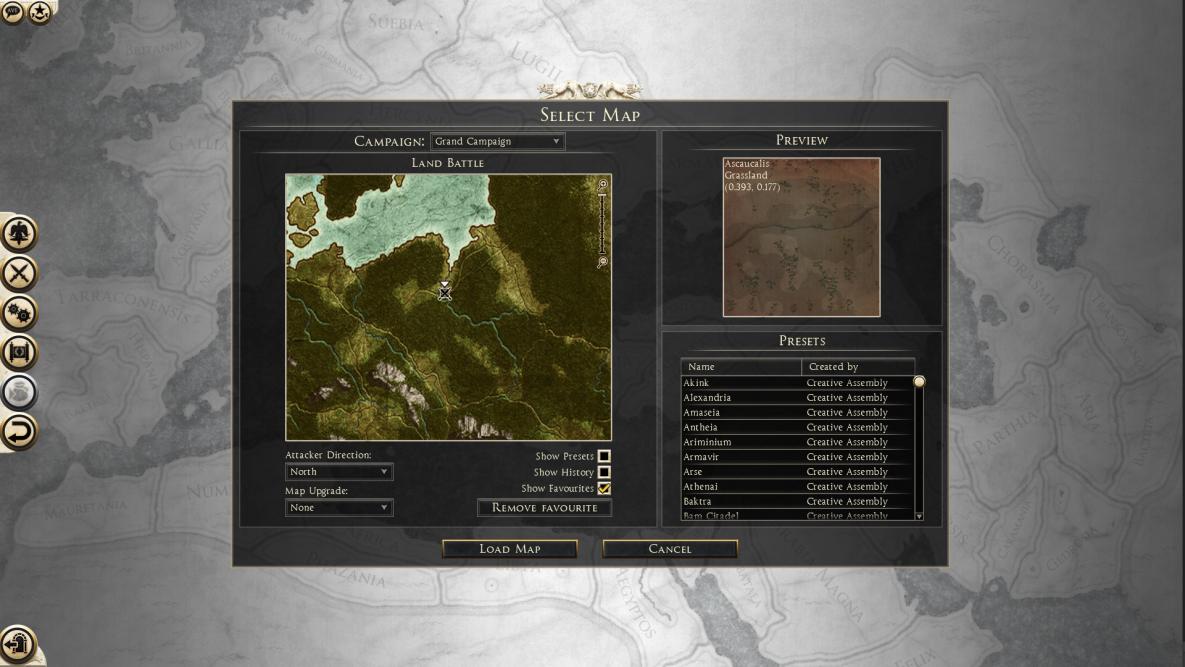The width and height of the screenshot is (1185, 667).
Task: Open the Map Upgrade dropdown
Action: click(339, 508)
